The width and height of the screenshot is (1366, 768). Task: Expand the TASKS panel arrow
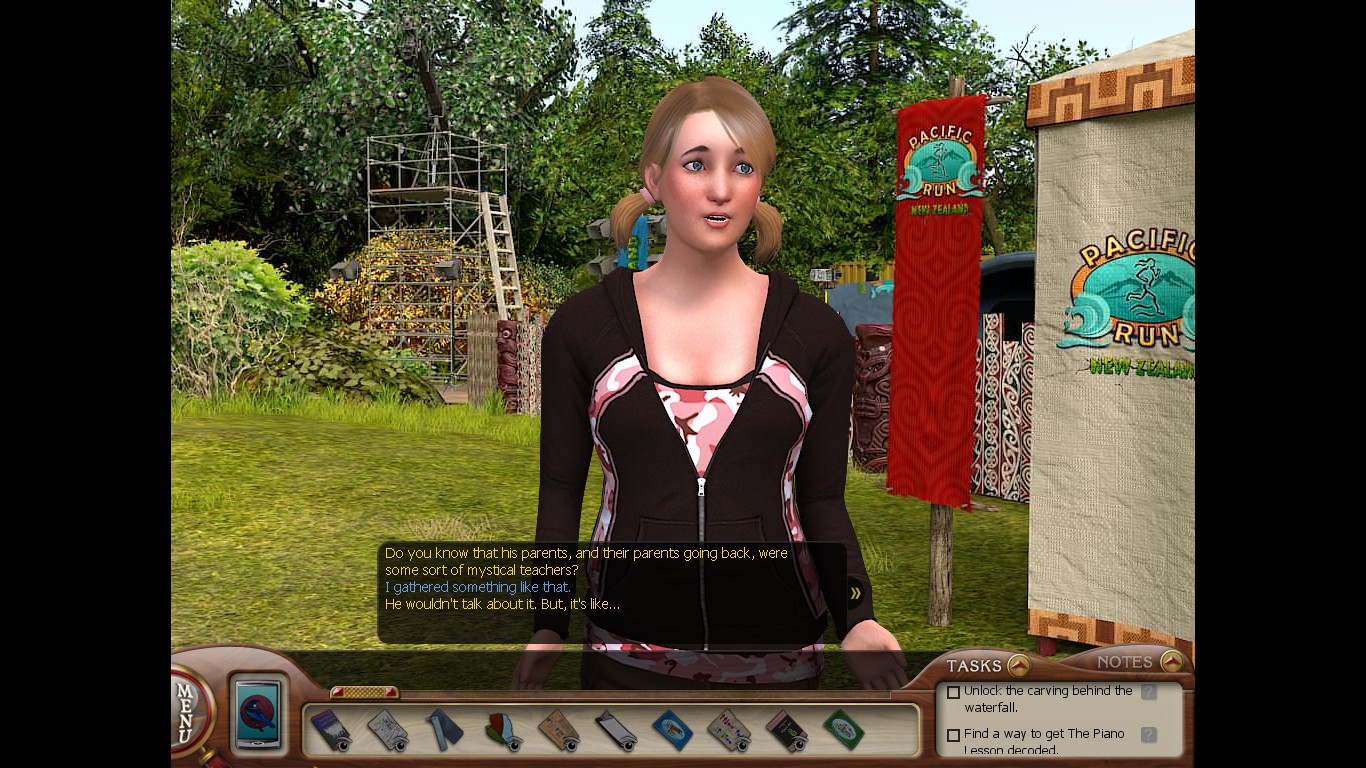click(x=1018, y=665)
